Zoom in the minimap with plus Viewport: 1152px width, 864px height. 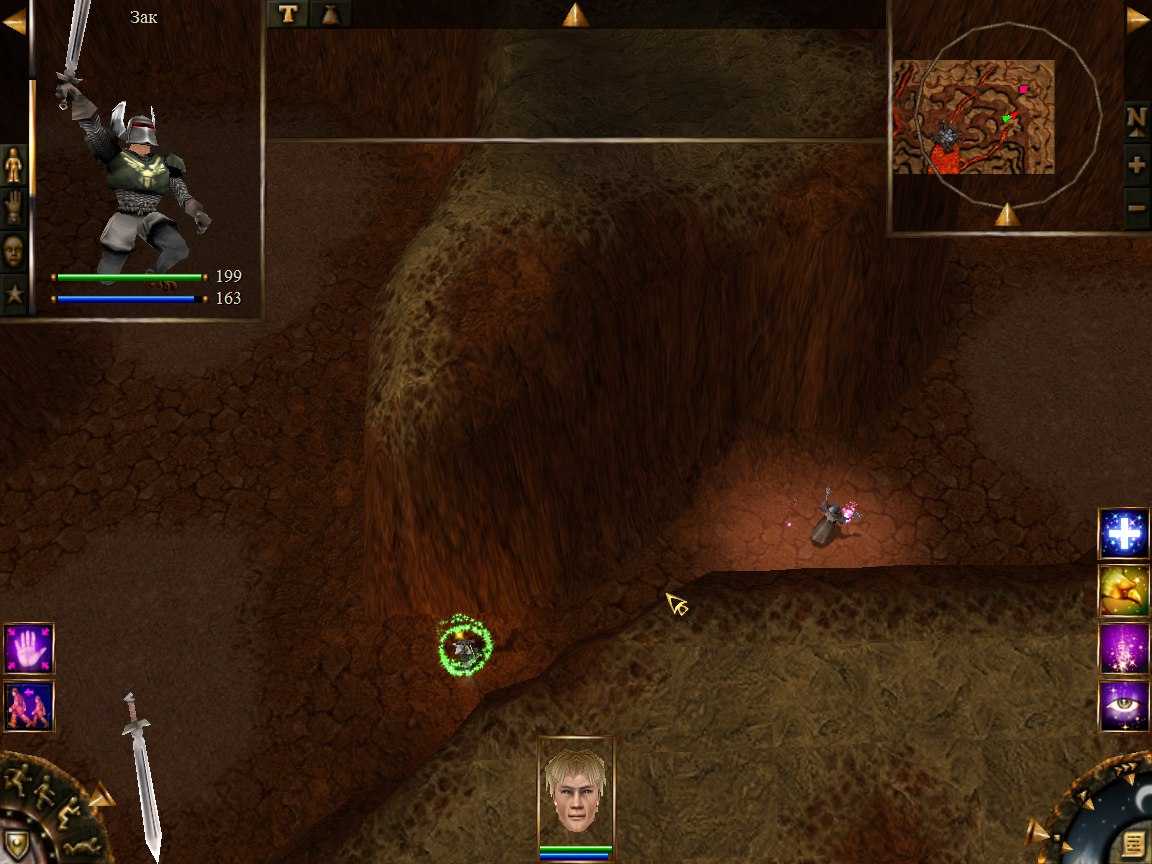pos(1136,165)
